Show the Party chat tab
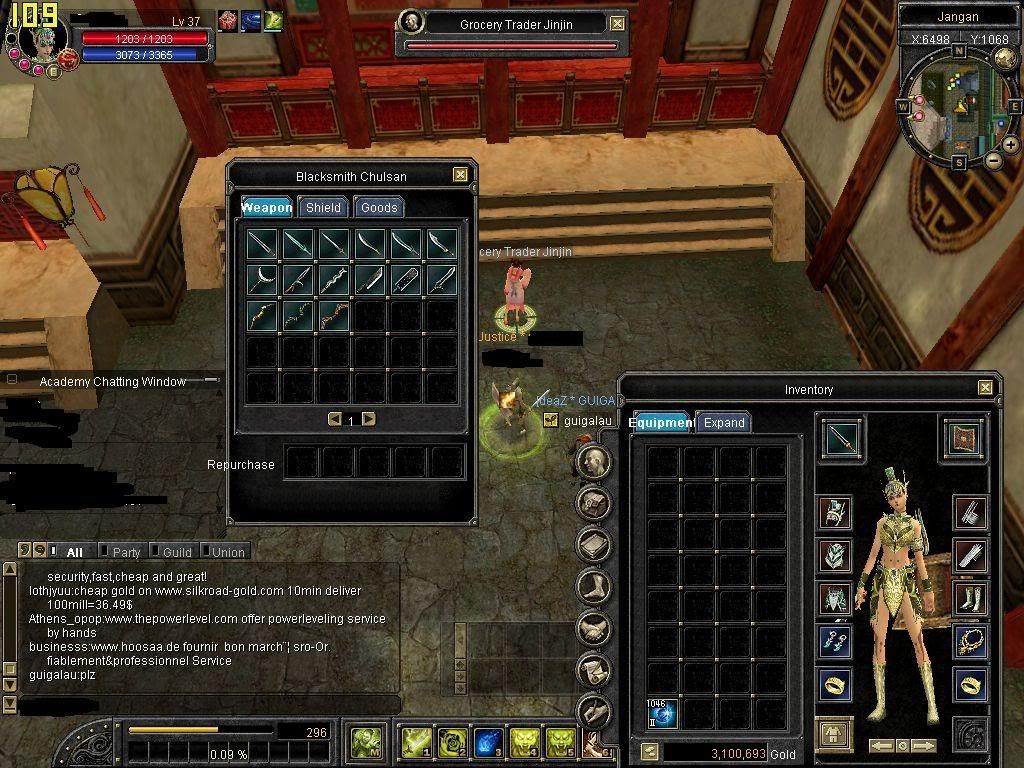Image resolution: width=1024 pixels, height=768 pixels. (126, 552)
